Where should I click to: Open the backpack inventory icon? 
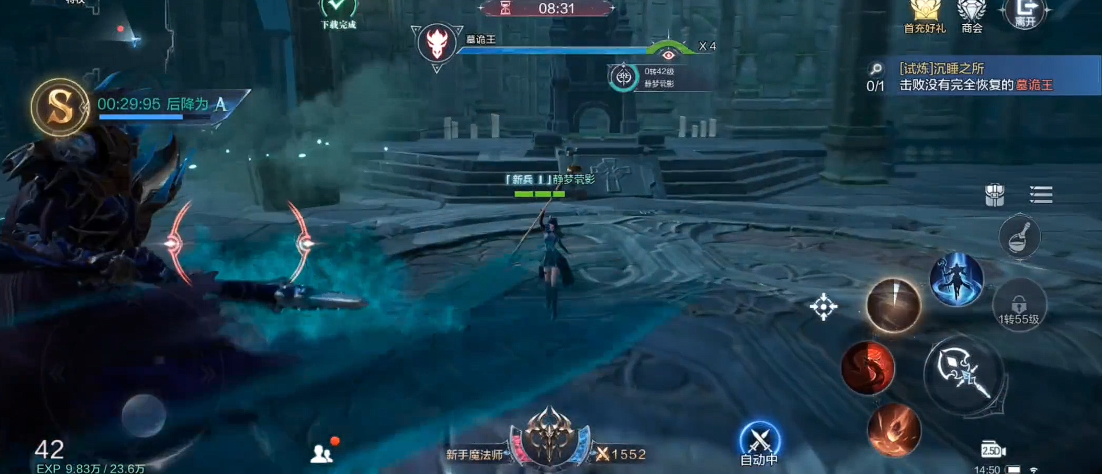994,195
